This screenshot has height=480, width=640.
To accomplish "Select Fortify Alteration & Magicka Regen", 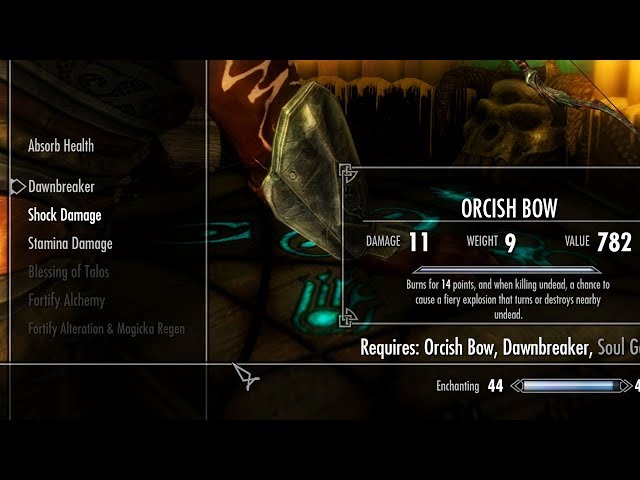I will [x=106, y=329].
